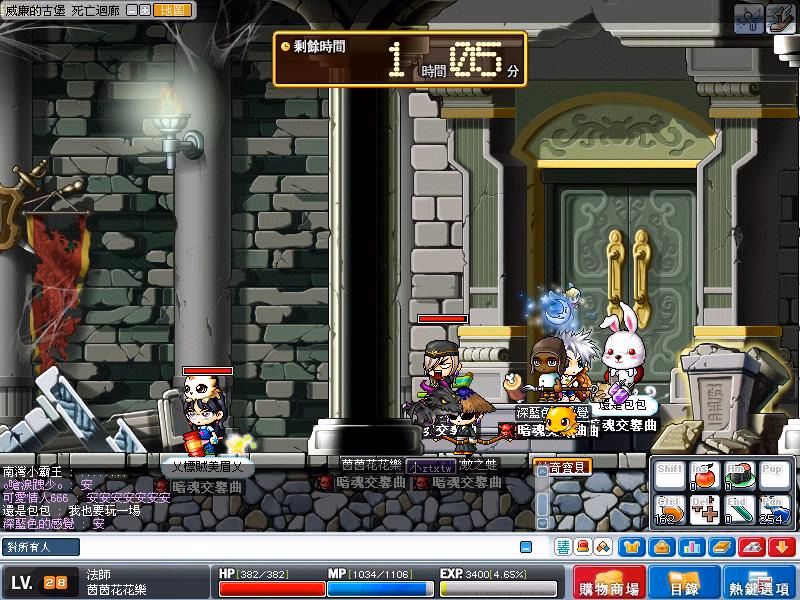This screenshot has width=800, height=600.
Task: Expand the minimap with the plus button
Action: (x=146, y=10)
